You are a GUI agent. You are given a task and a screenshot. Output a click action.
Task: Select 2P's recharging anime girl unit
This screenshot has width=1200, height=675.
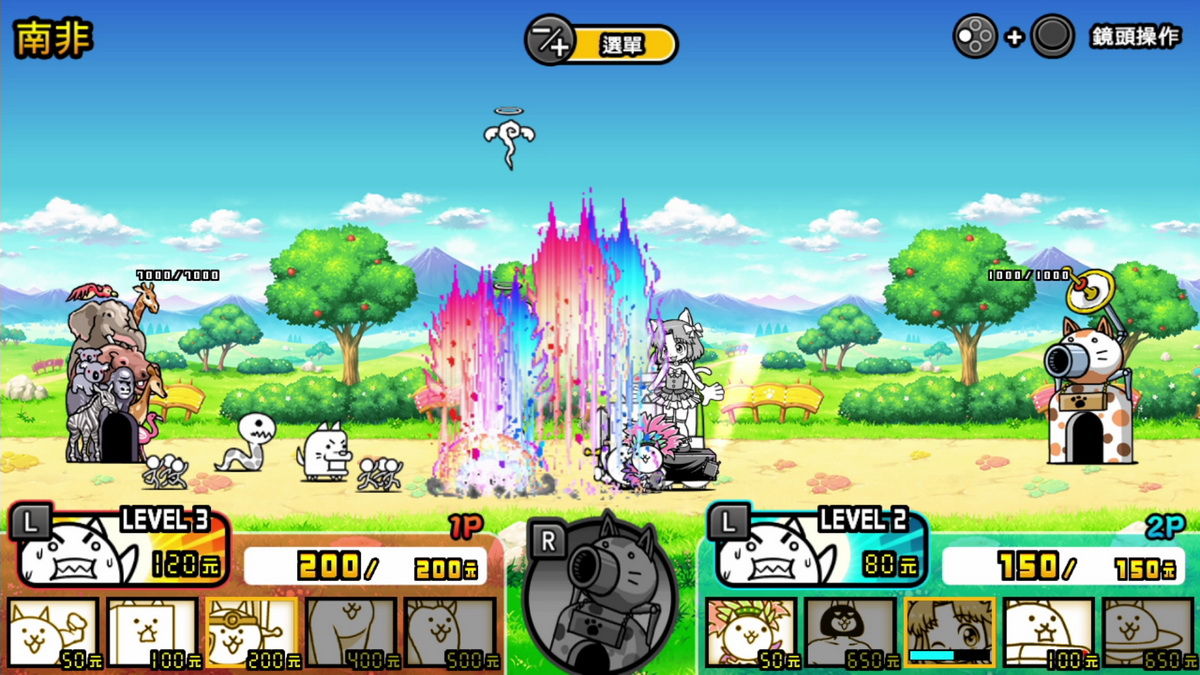click(x=950, y=633)
